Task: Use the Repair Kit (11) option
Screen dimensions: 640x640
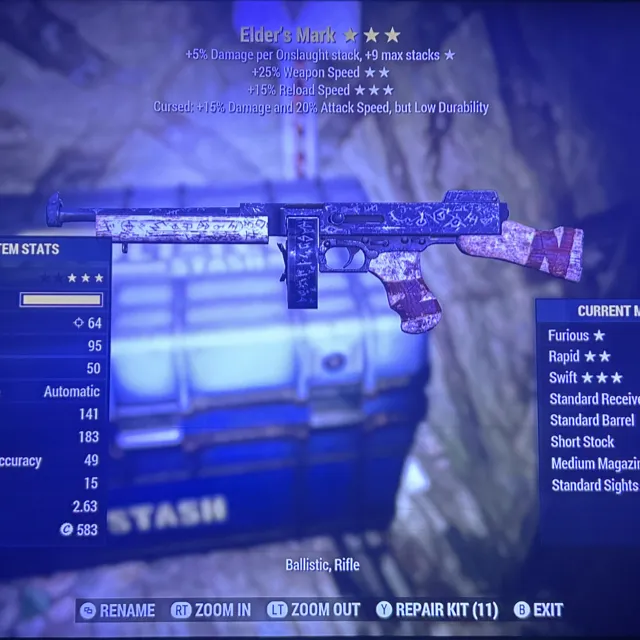Action: [436, 610]
